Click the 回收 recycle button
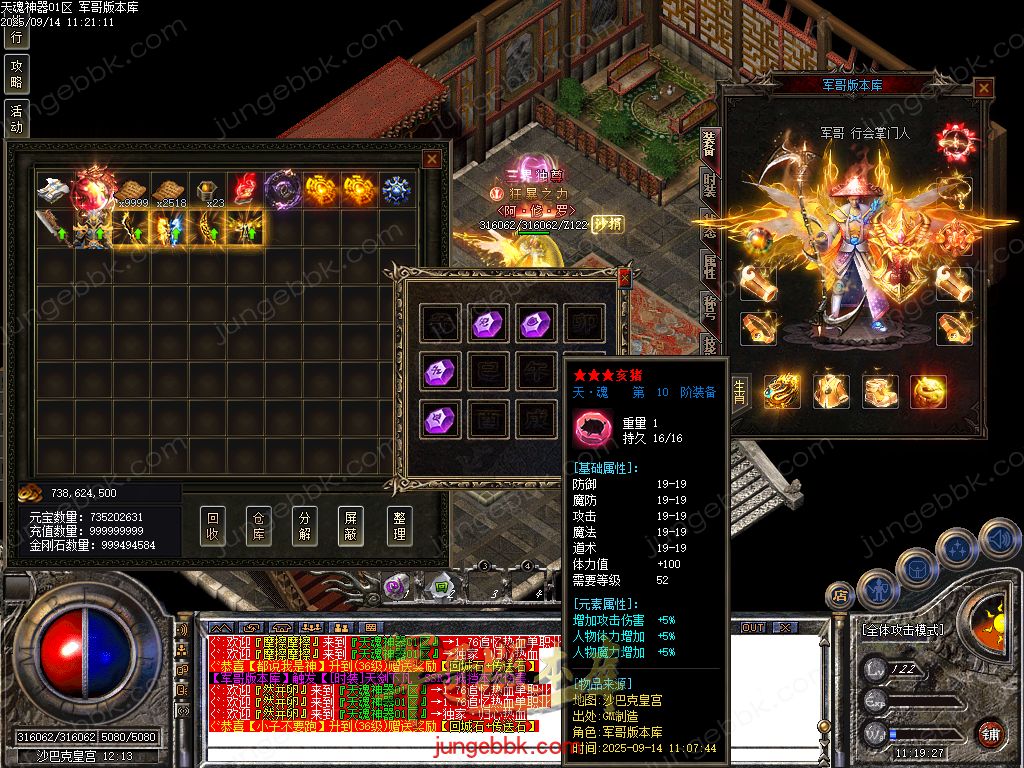1024x768 pixels. (212, 525)
